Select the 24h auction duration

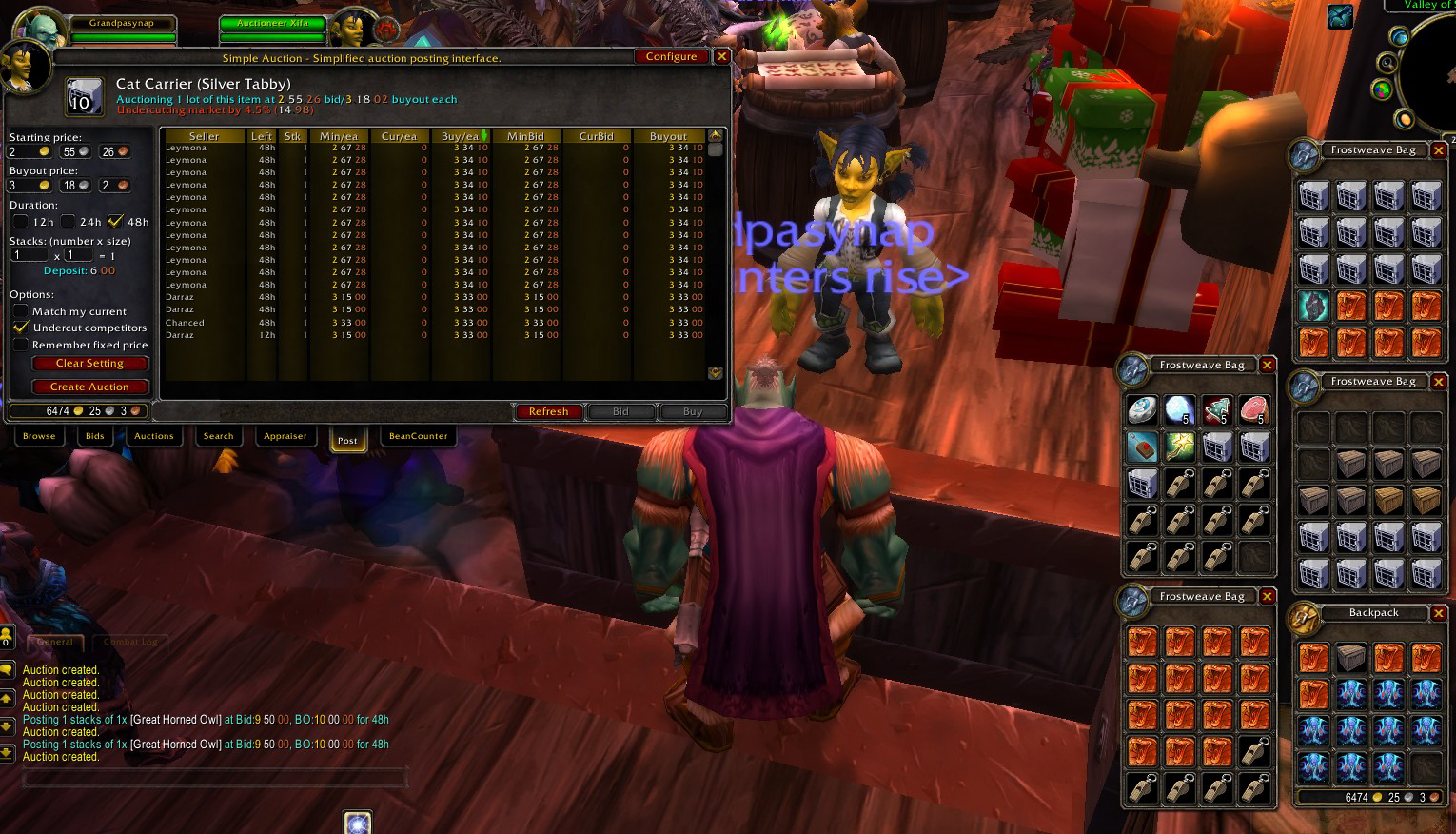[x=68, y=221]
